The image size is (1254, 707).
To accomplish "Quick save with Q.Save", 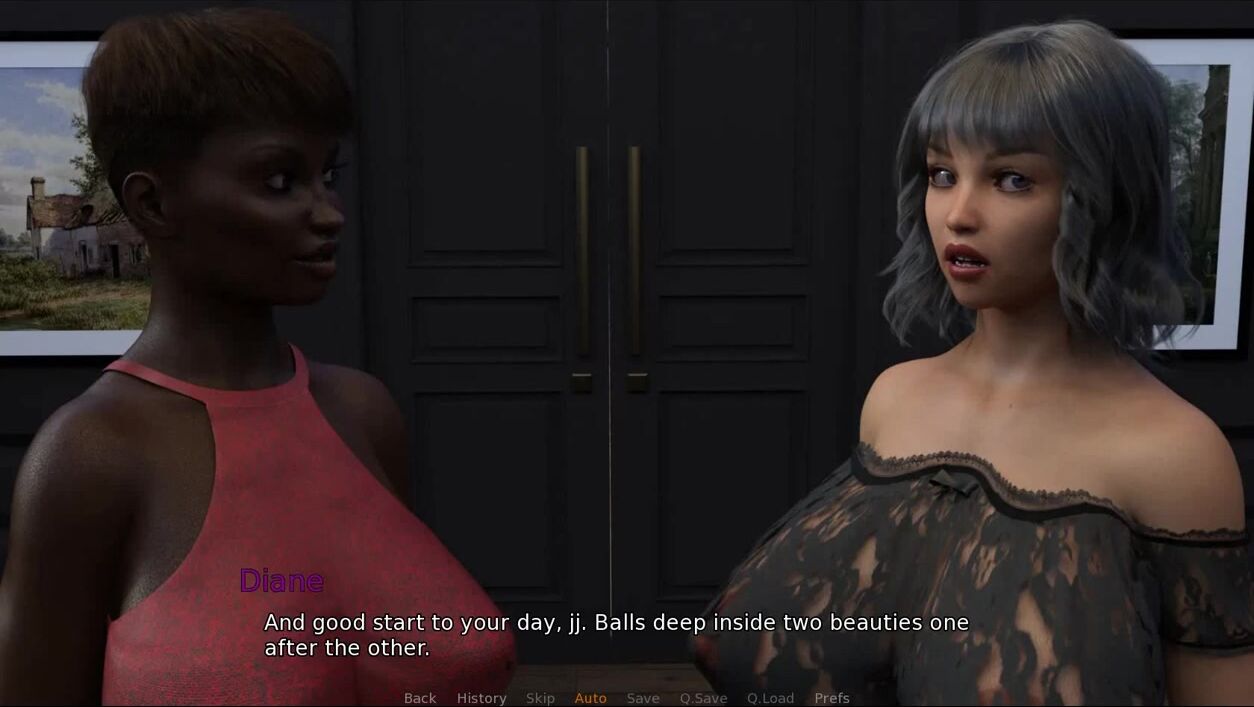I will tap(703, 698).
